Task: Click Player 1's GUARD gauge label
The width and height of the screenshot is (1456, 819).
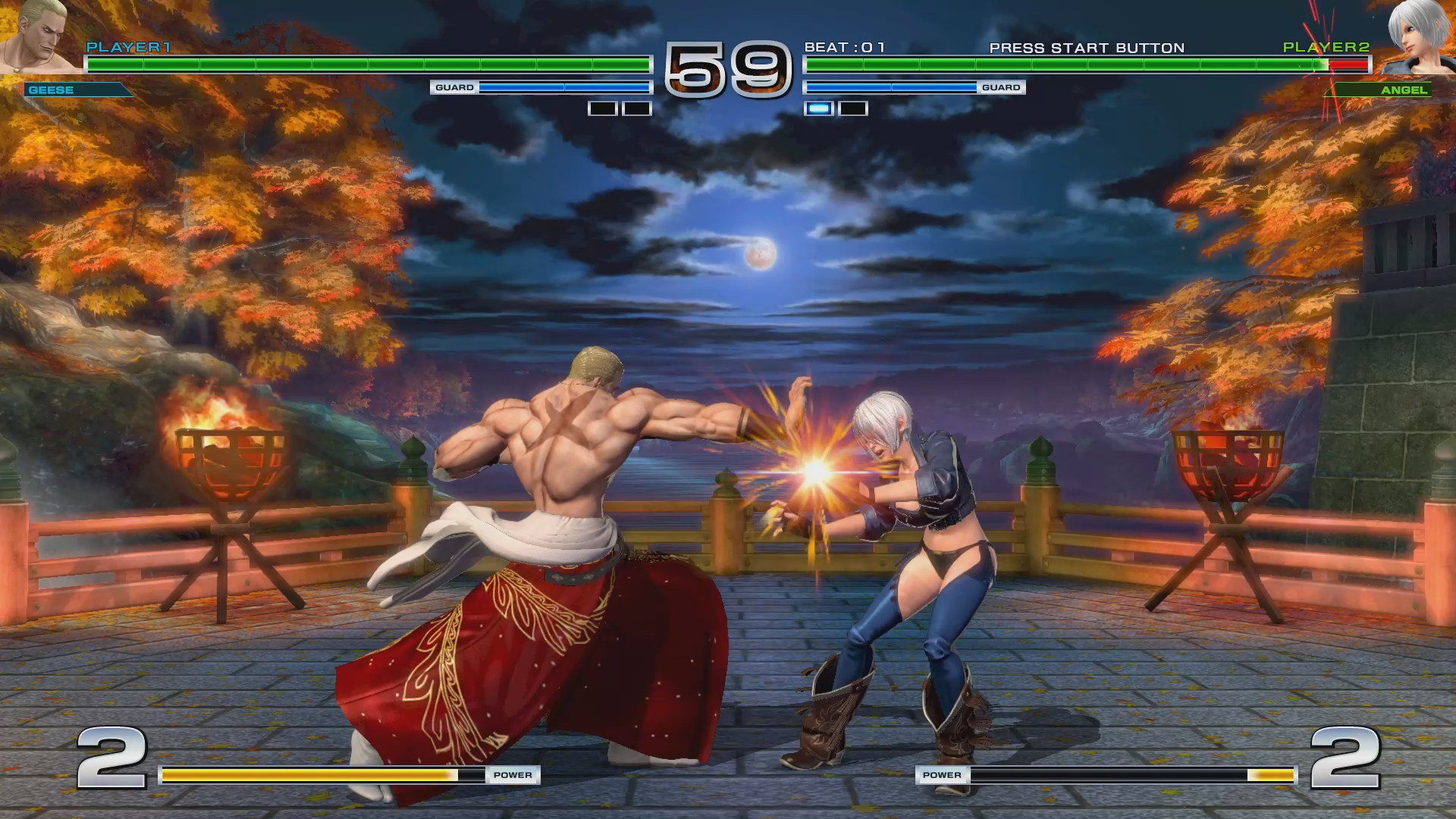Action: tap(453, 87)
